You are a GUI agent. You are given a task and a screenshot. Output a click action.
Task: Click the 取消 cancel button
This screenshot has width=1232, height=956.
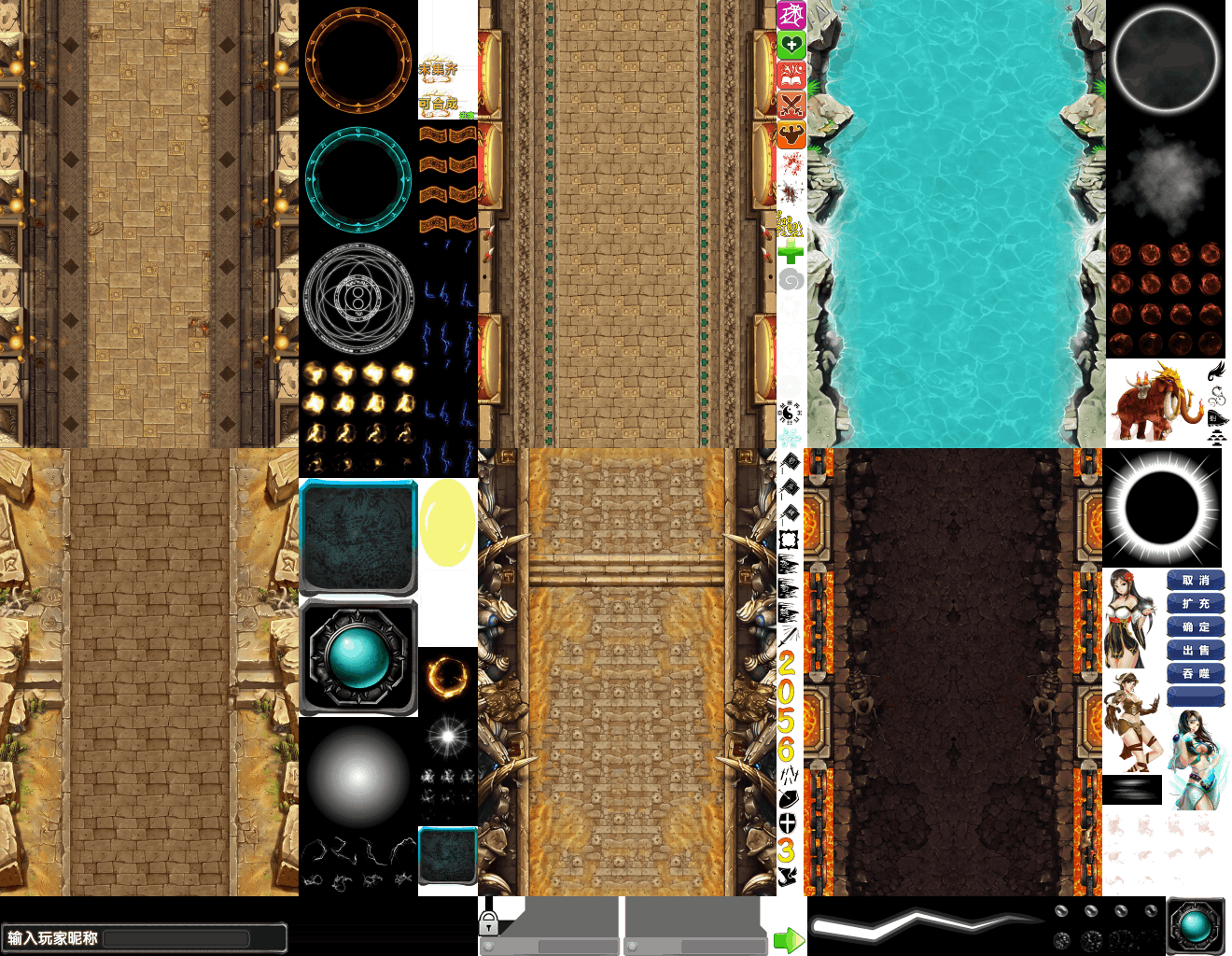pos(1196,581)
